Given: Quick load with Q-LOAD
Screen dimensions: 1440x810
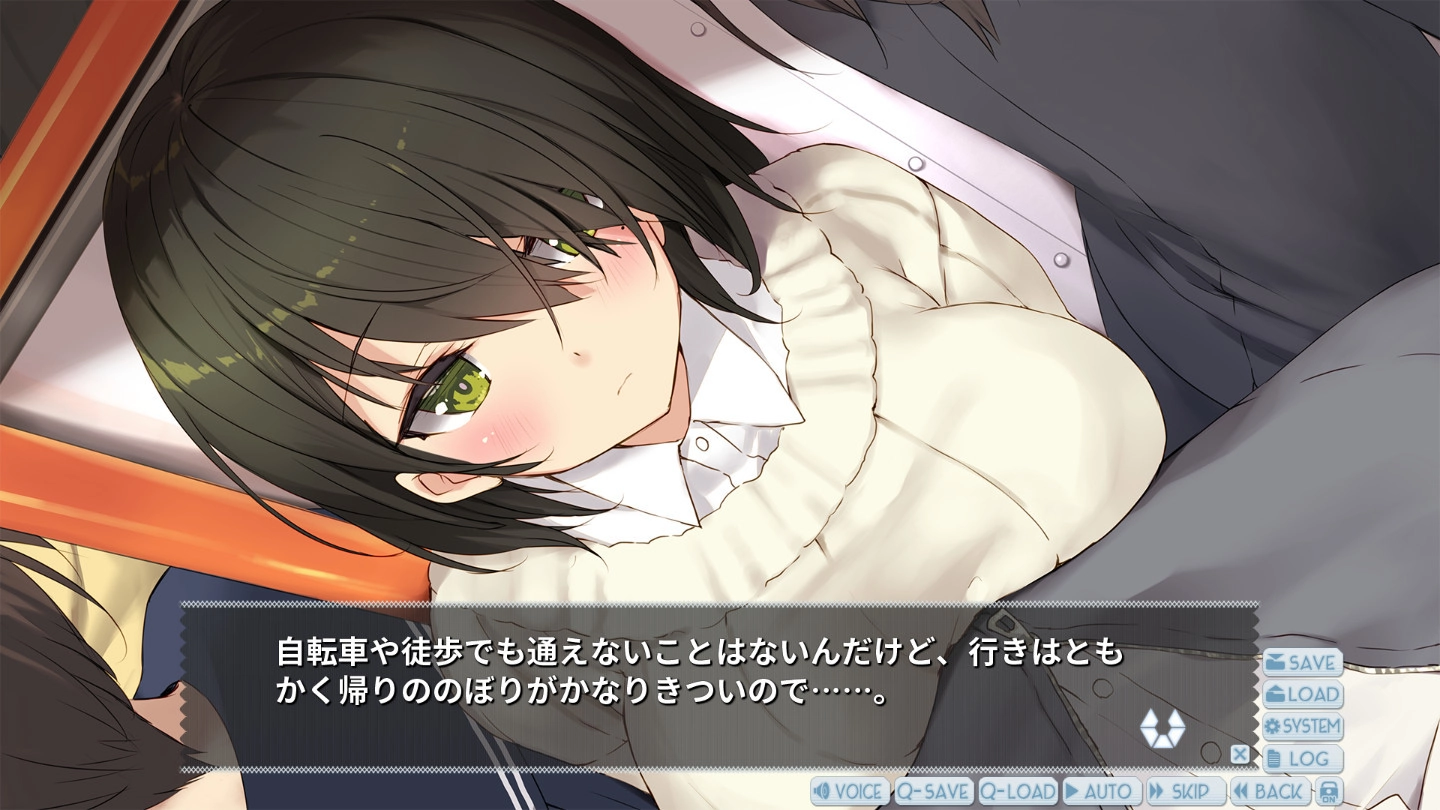Looking at the screenshot, I should tap(1017, 792).
